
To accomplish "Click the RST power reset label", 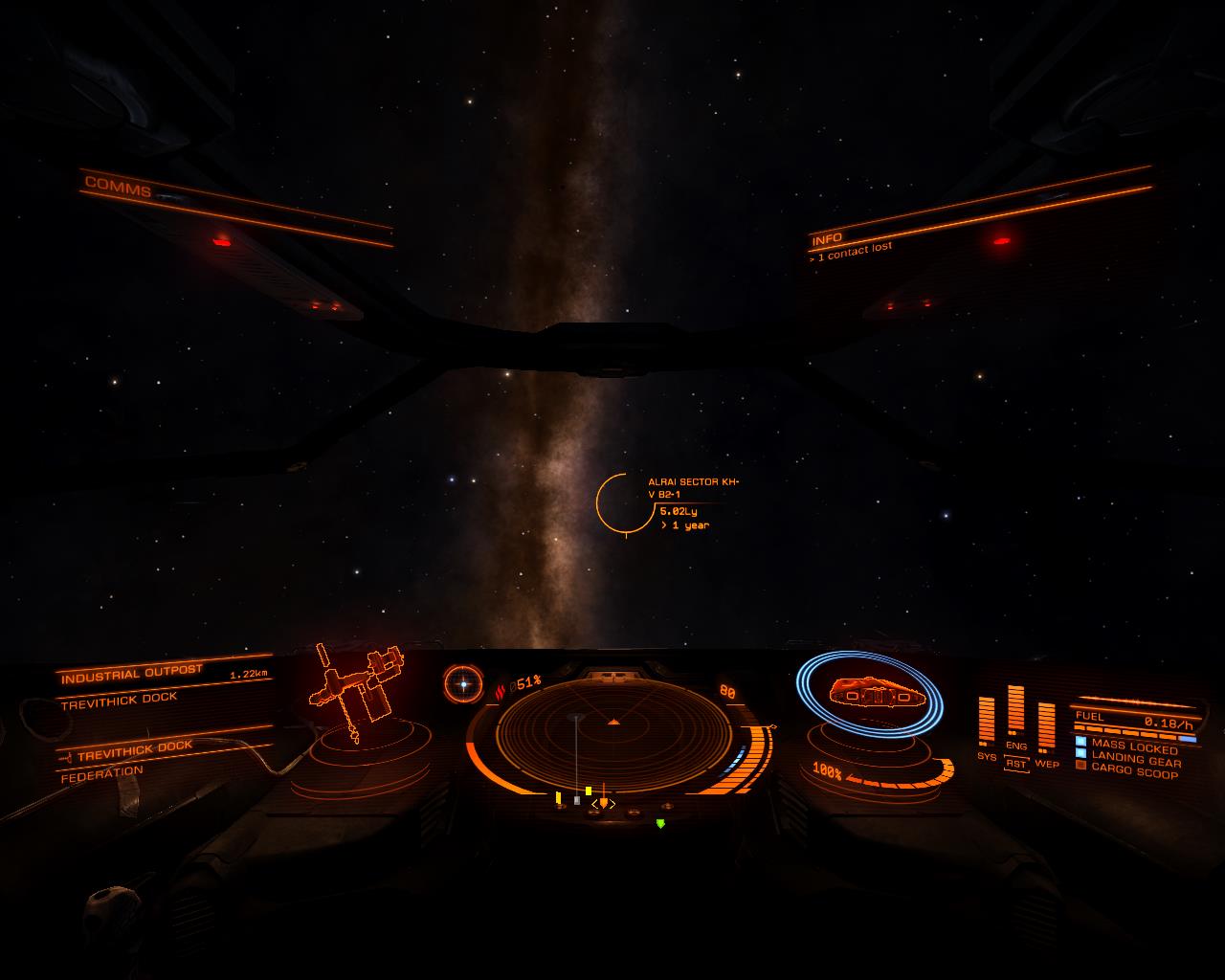I will click(1015, 765).
